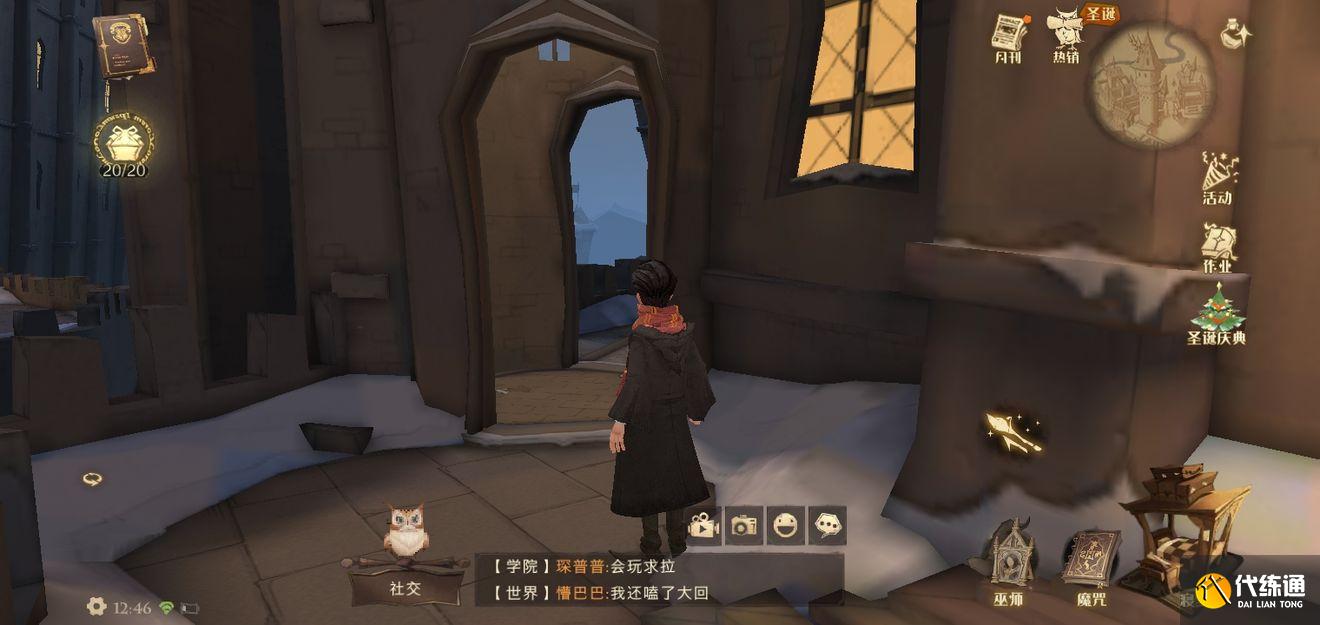1320x625 pixels.
Task: Open the 作业 homework menu
Action: tap(1218, 247)
